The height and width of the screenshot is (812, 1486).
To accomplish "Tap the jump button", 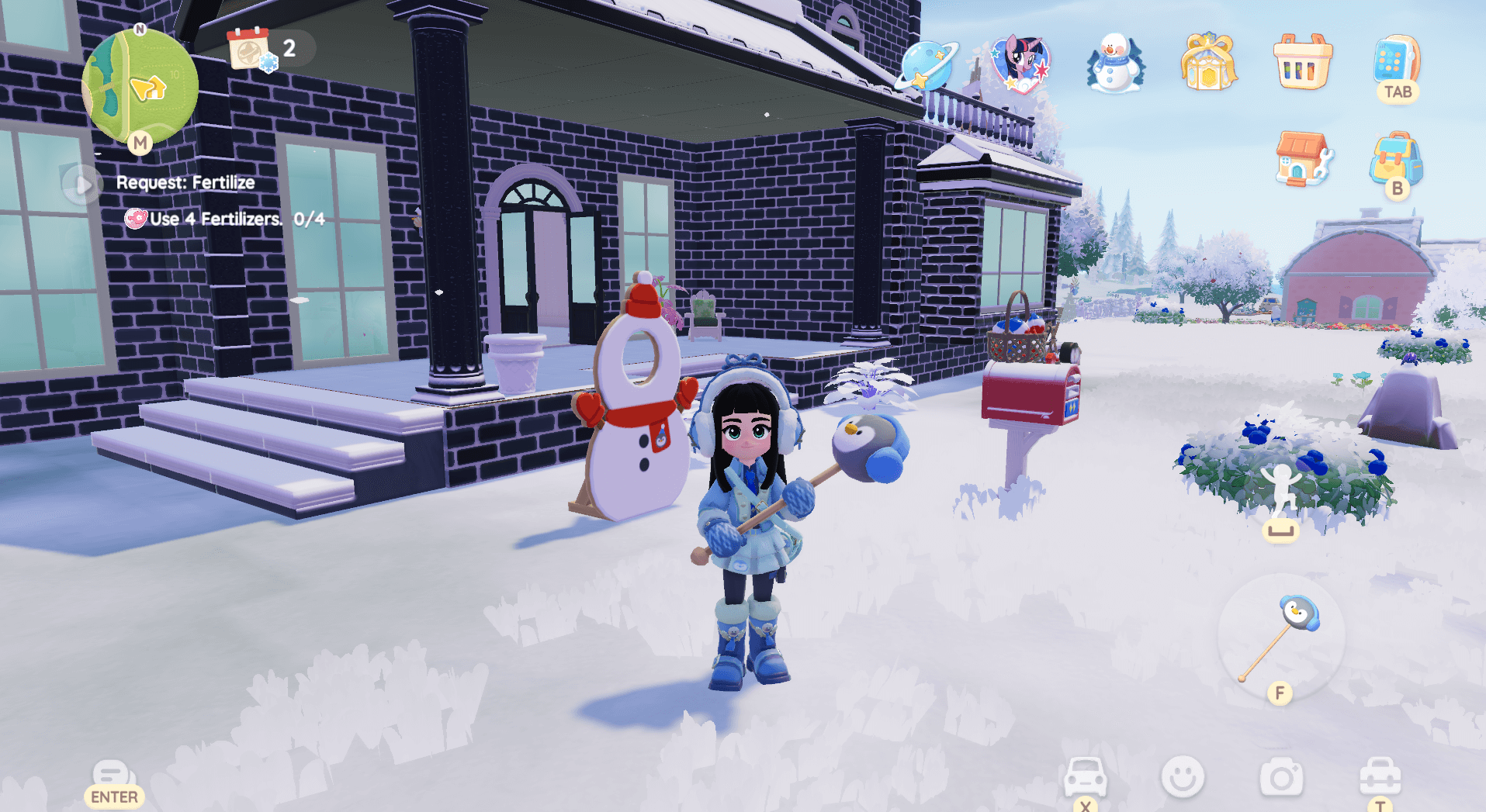I will coord(1280,496).
